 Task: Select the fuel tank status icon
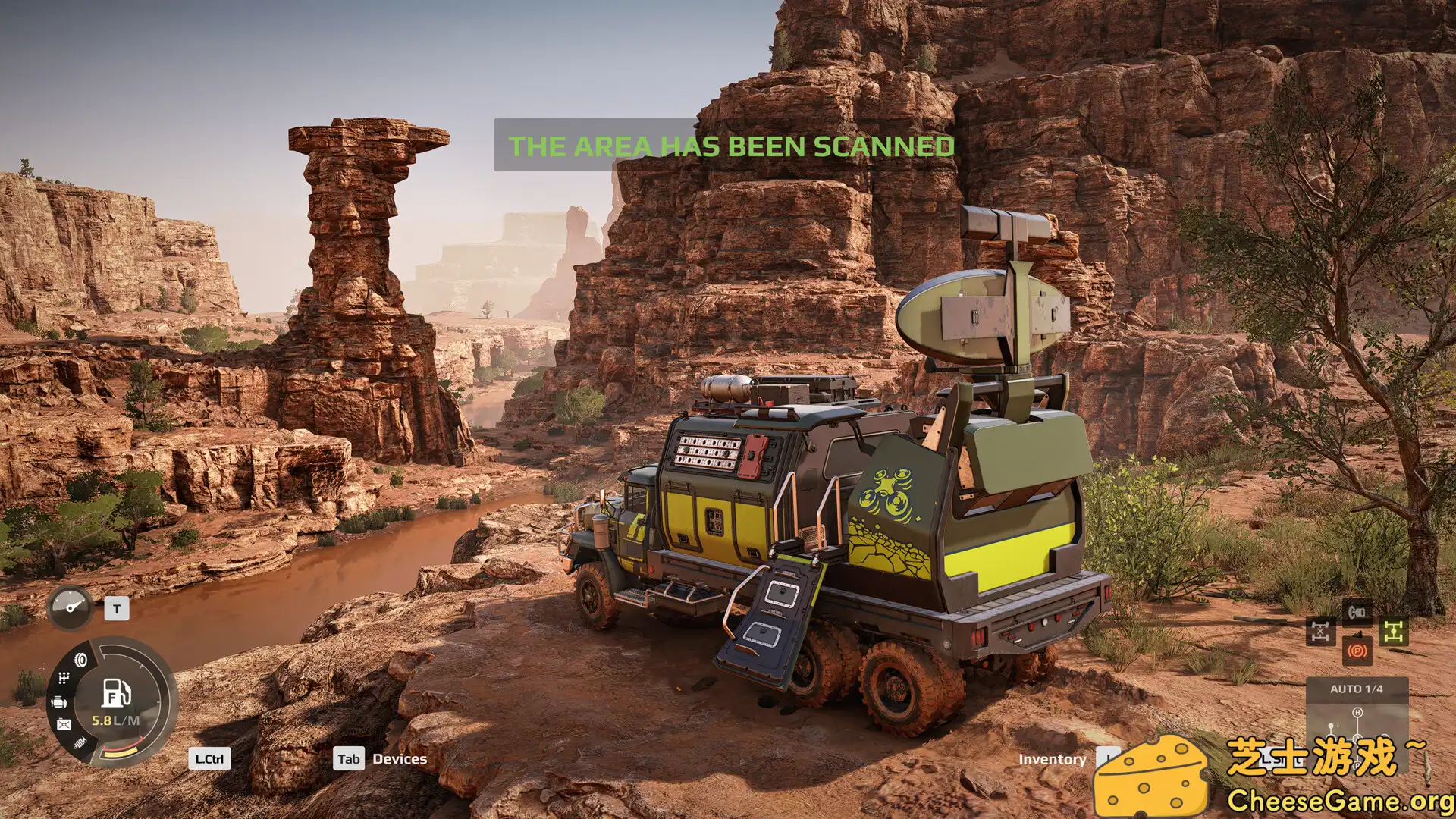pos(64,725)
